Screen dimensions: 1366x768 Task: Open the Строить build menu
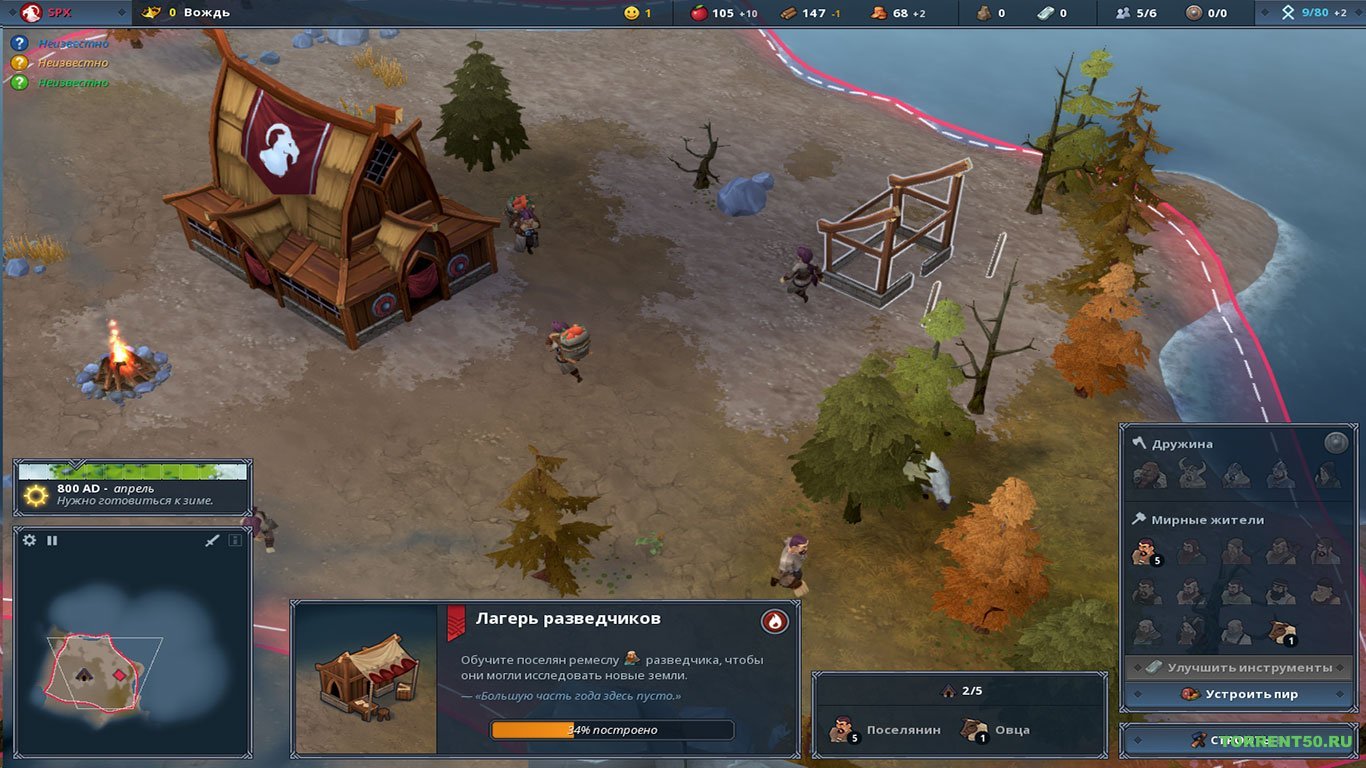(1240, 740)
